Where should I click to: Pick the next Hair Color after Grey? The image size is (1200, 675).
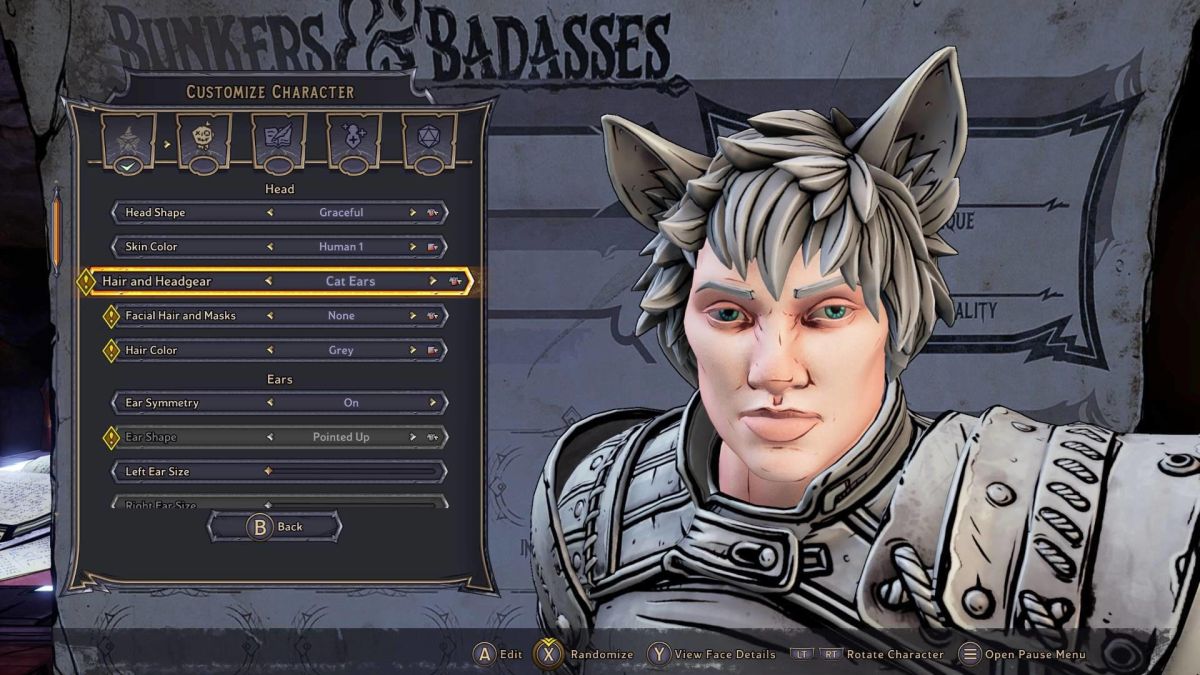[412, 351]
